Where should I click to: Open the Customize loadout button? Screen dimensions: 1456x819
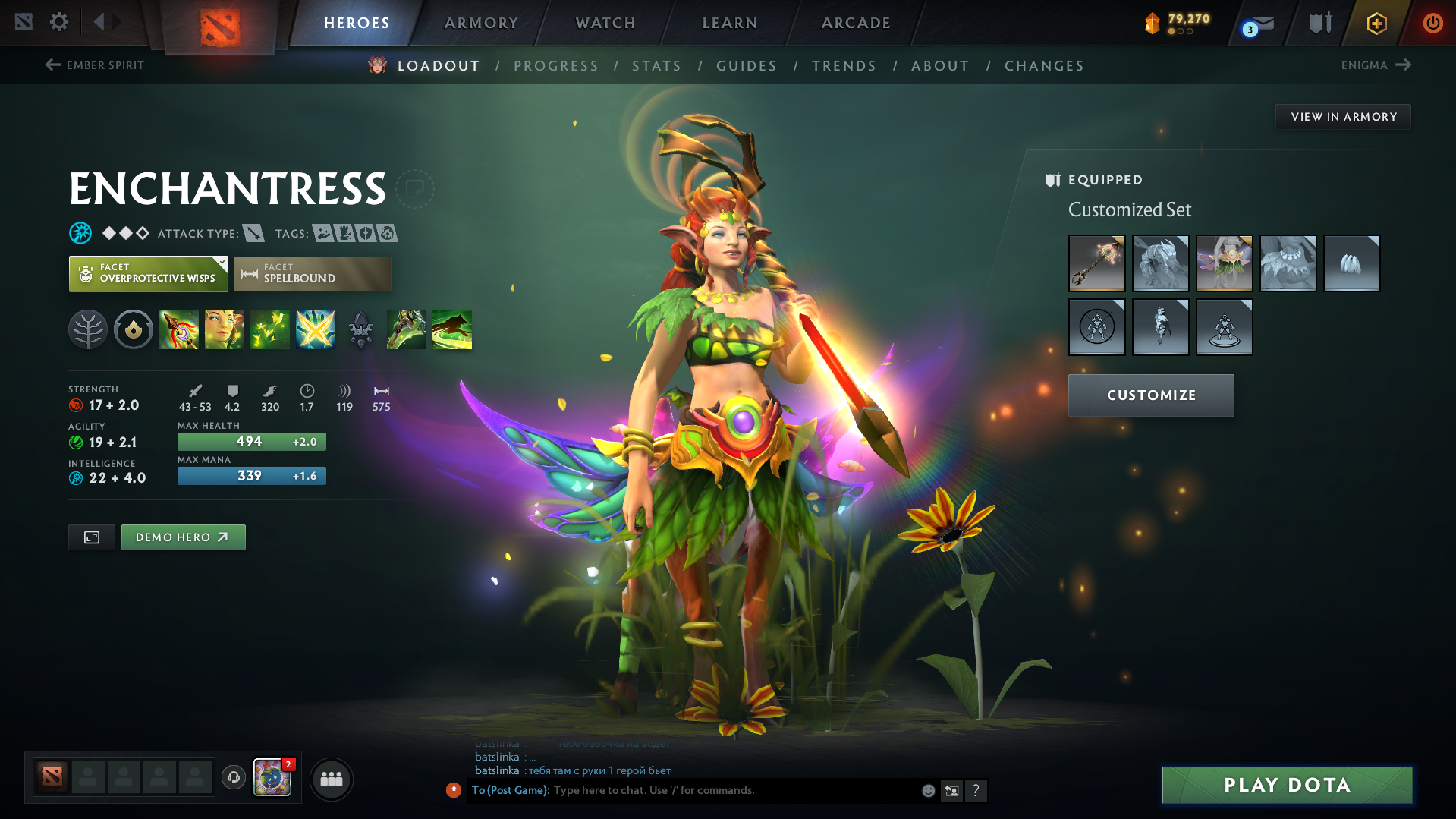pyautogui.click(x=1150, y=395)
